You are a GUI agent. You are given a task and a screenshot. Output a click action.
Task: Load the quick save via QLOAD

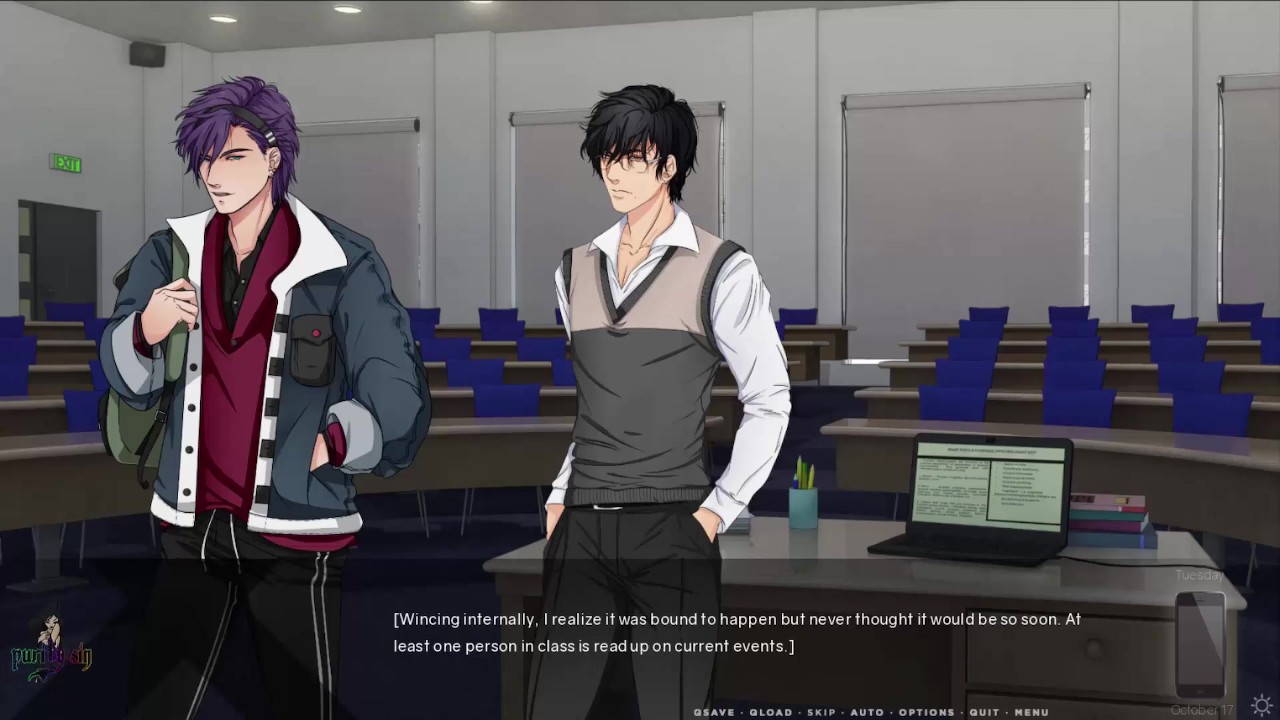(x=770, y=712)
